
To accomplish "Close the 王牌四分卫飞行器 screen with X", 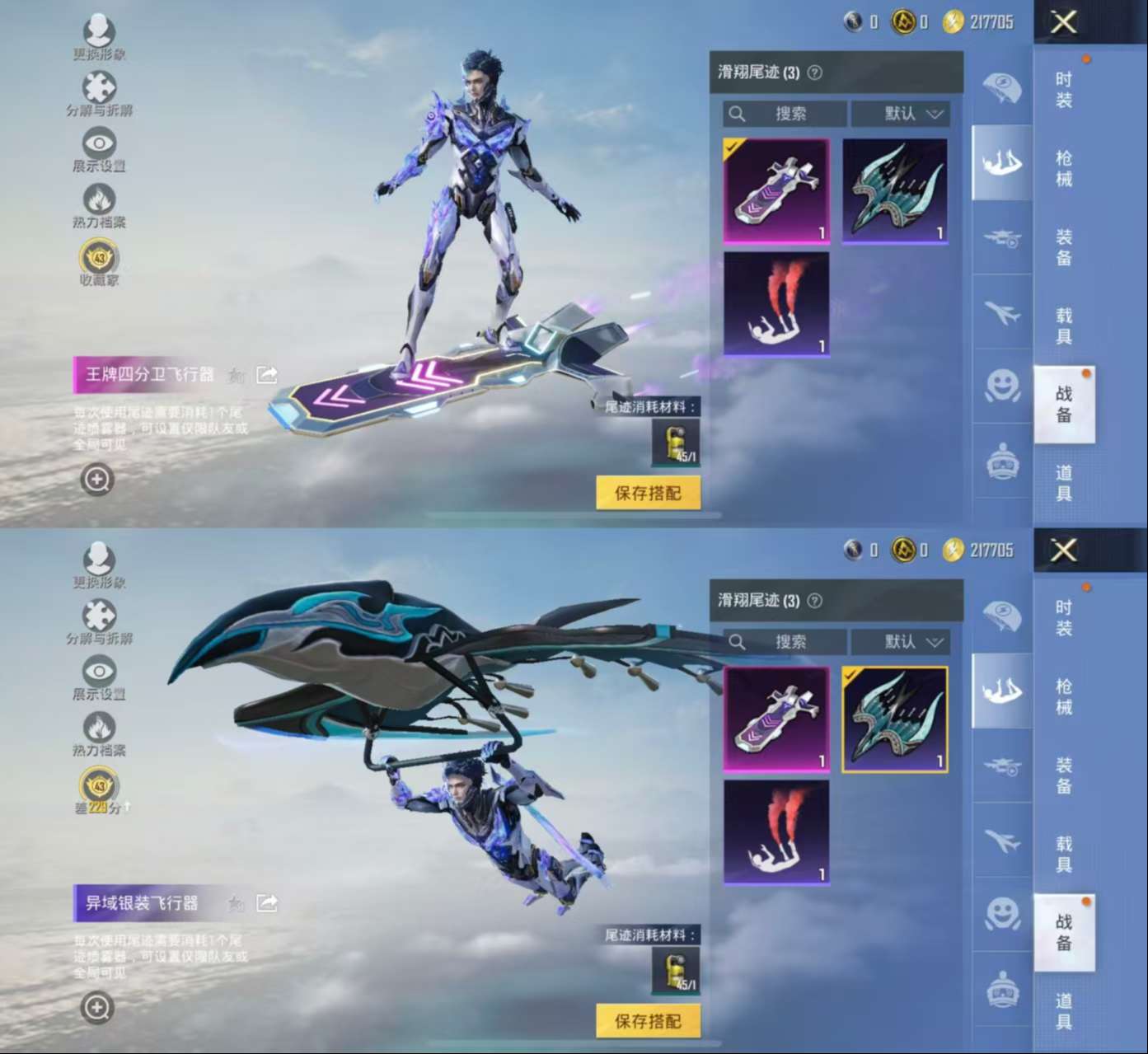I will (x=1063, y=22).
